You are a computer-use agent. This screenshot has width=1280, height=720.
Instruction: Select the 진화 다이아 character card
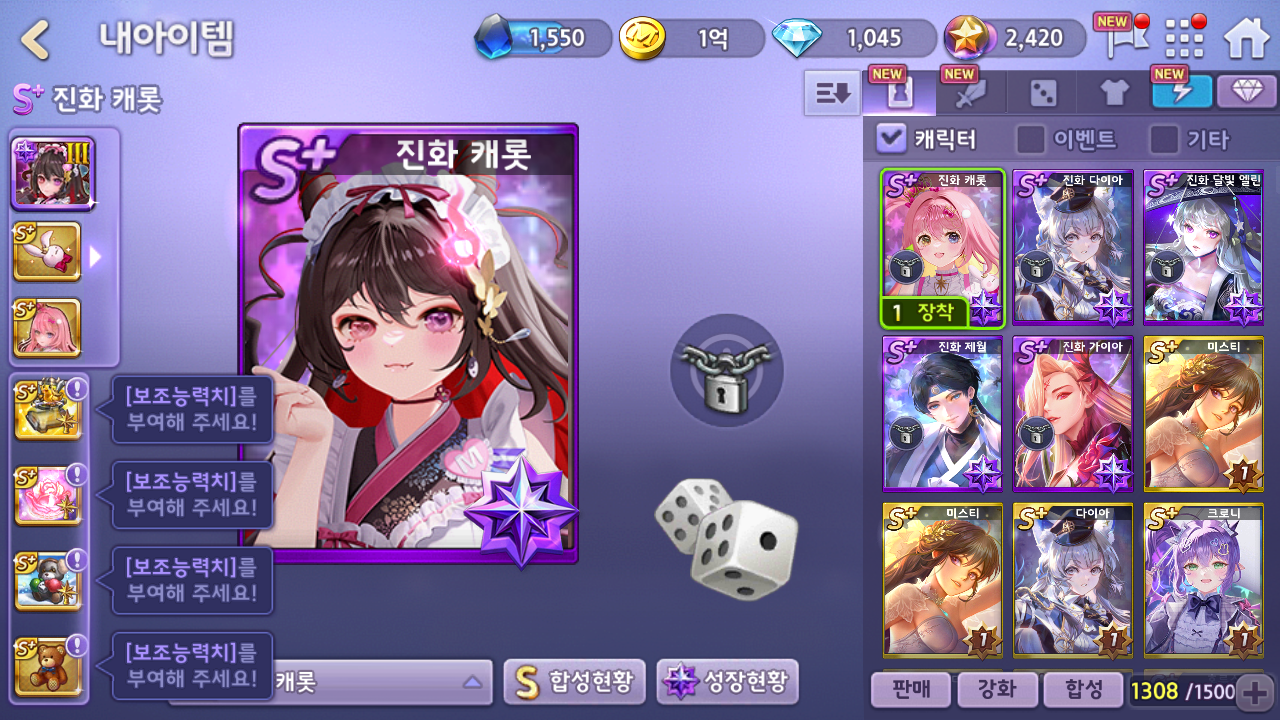[1073, 247]
